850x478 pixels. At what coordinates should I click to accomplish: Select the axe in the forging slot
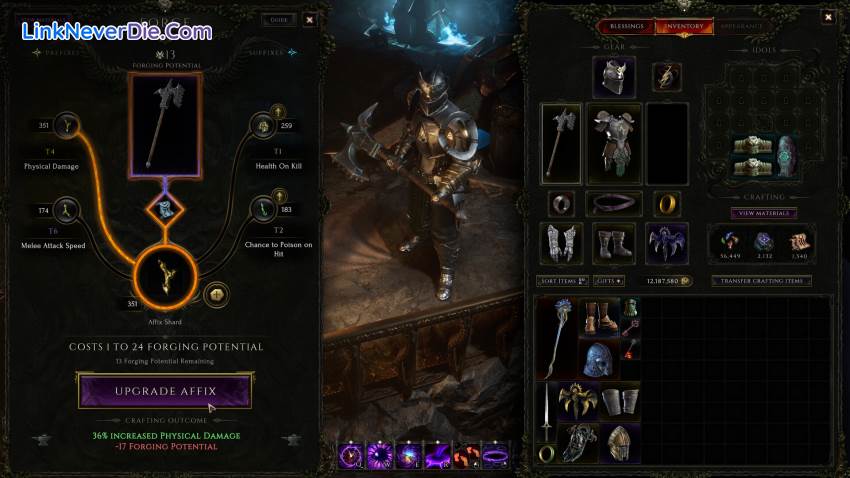166,125
